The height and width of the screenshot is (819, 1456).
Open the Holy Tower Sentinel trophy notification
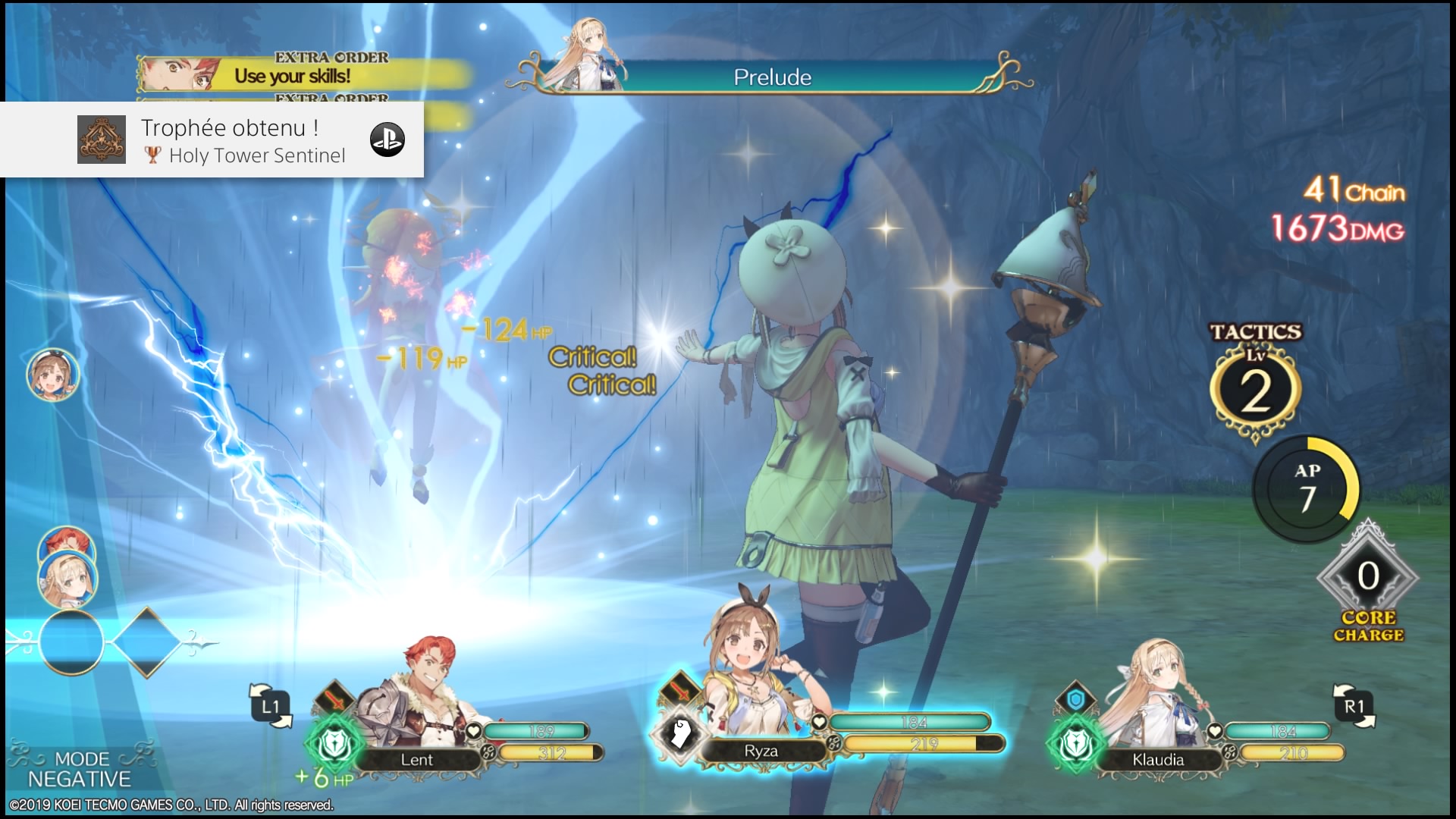212,140
